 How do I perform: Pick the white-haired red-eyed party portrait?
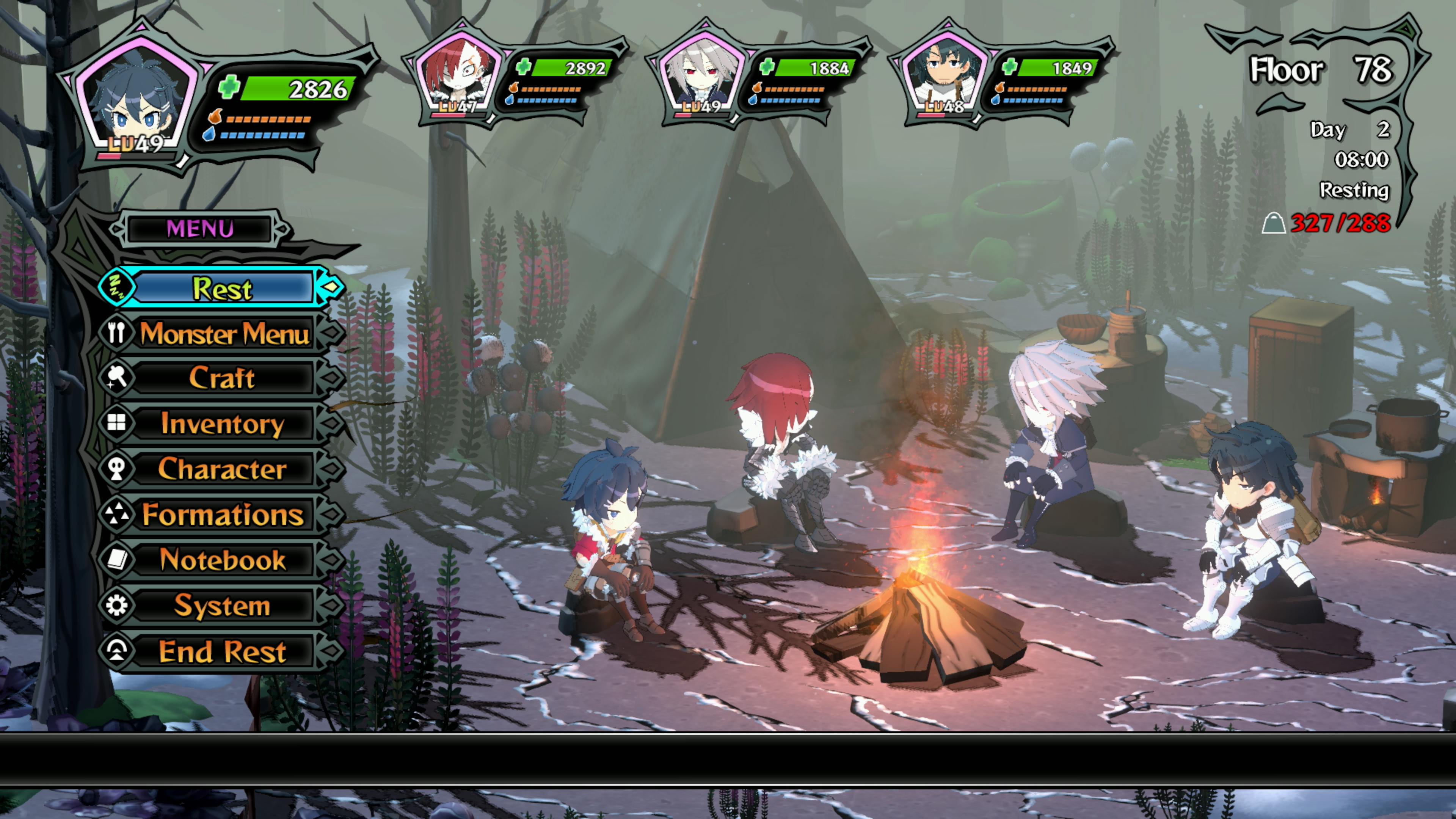pos(701,74)
